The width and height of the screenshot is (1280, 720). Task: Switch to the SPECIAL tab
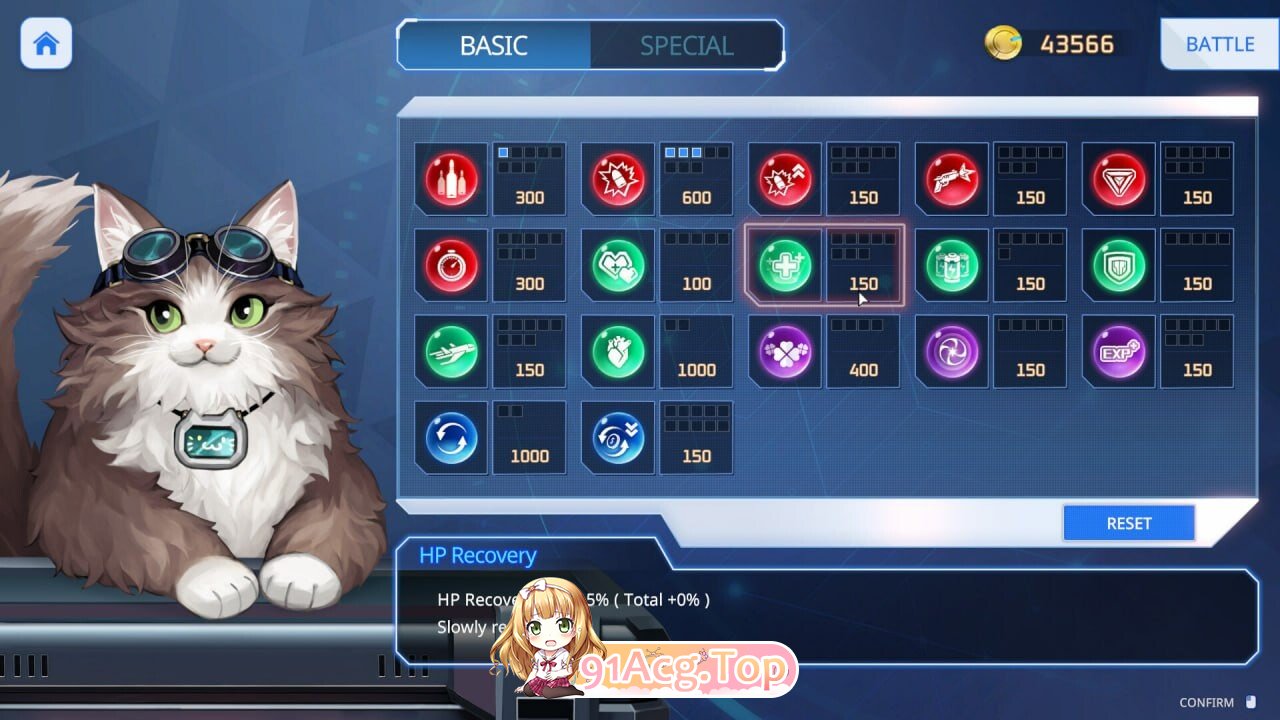coord(686,45)
